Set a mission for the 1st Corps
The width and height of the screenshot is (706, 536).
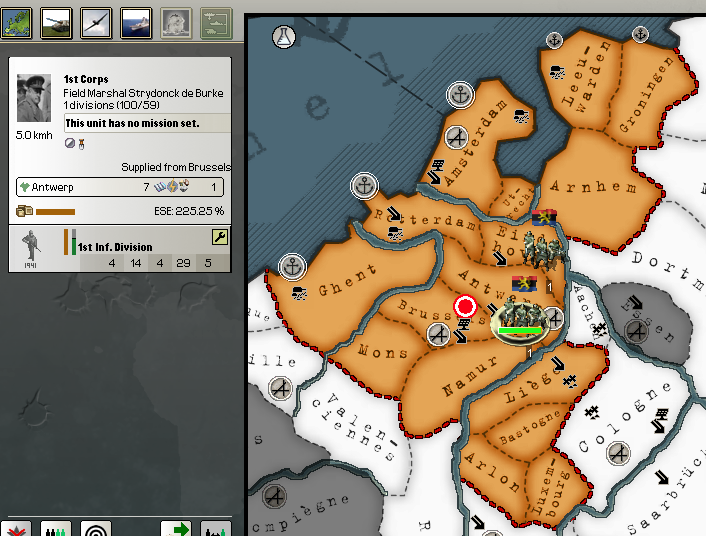tap(147, 123)
